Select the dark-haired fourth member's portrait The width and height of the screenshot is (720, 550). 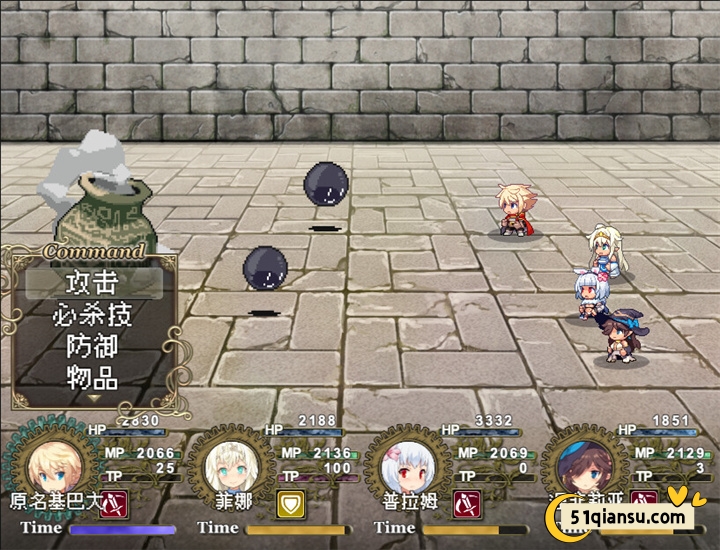coord(586,463)
